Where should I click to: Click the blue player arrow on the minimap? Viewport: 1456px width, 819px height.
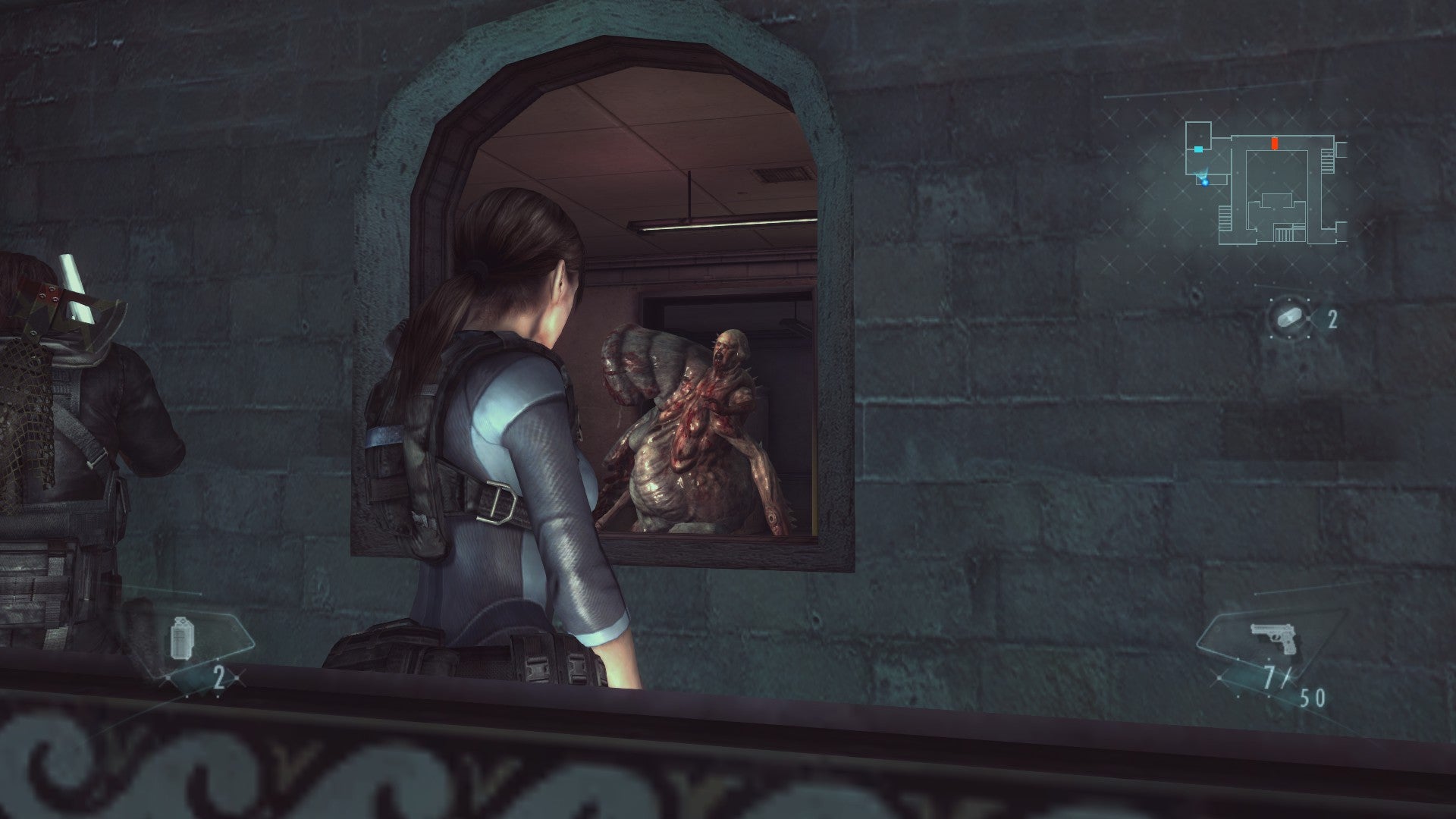(1205, 183)
